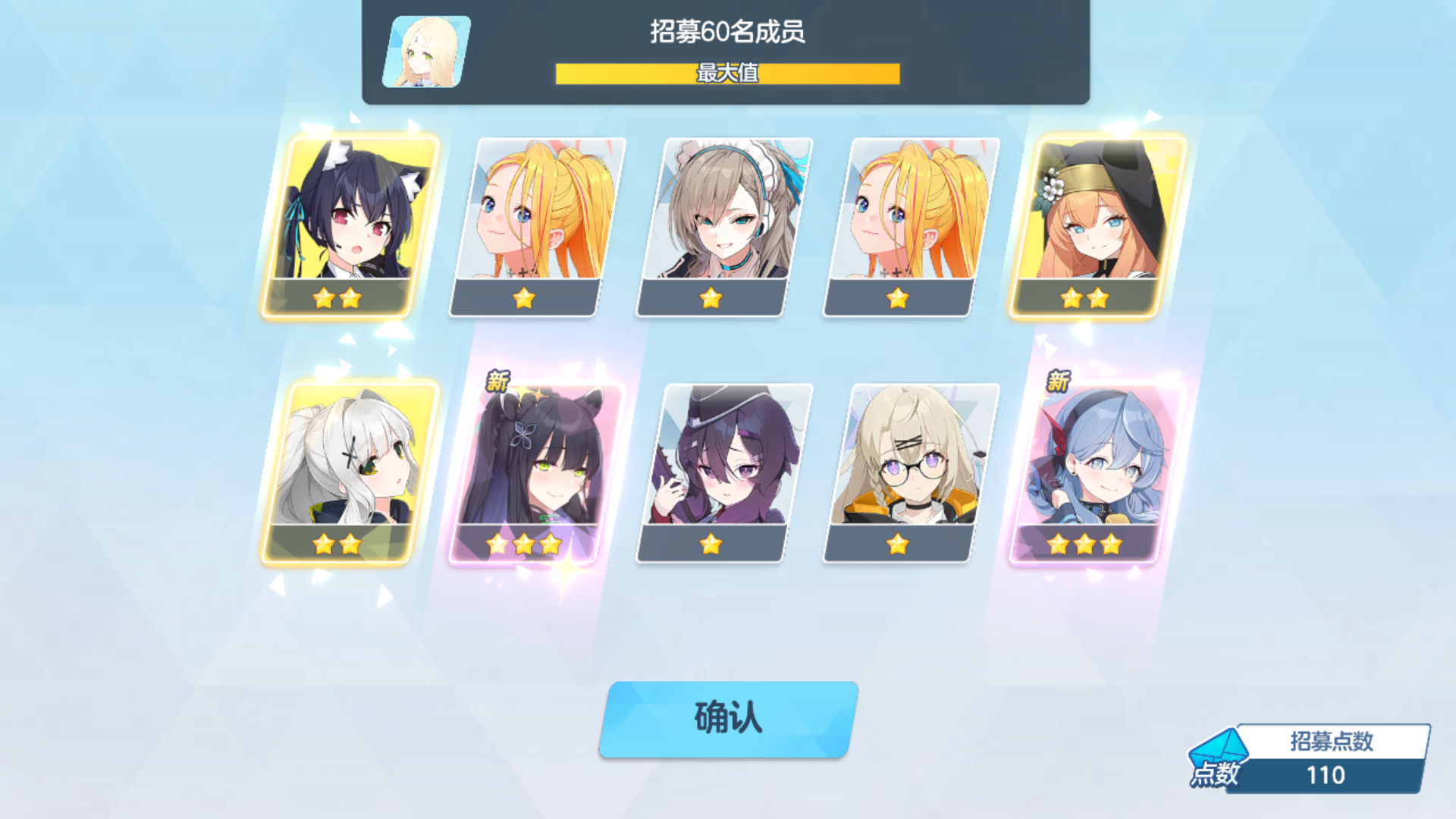Click the blonde character avatar in the top banner

[426, 53]
